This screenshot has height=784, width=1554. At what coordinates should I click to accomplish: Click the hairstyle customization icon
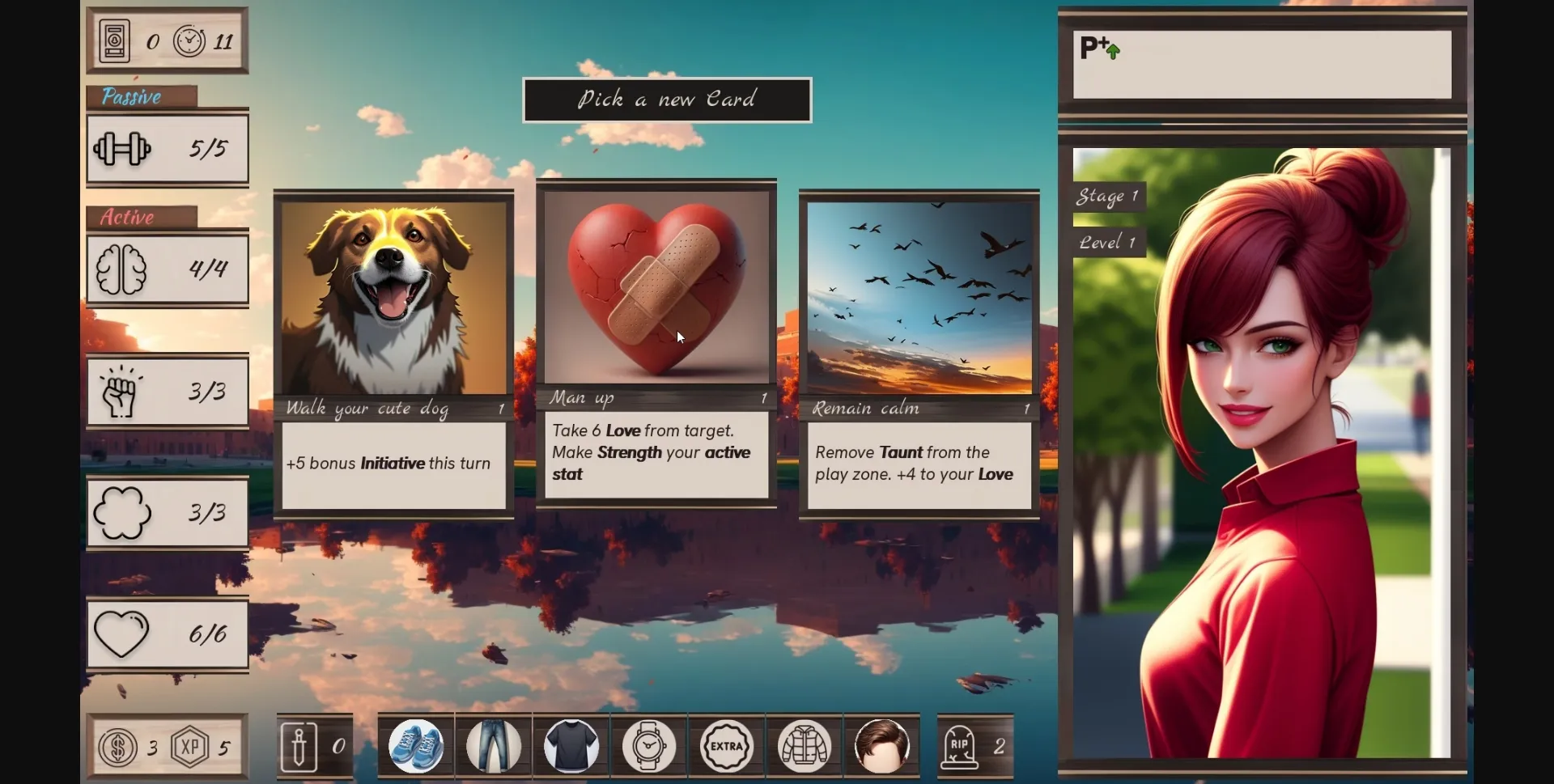click(881, 745)
